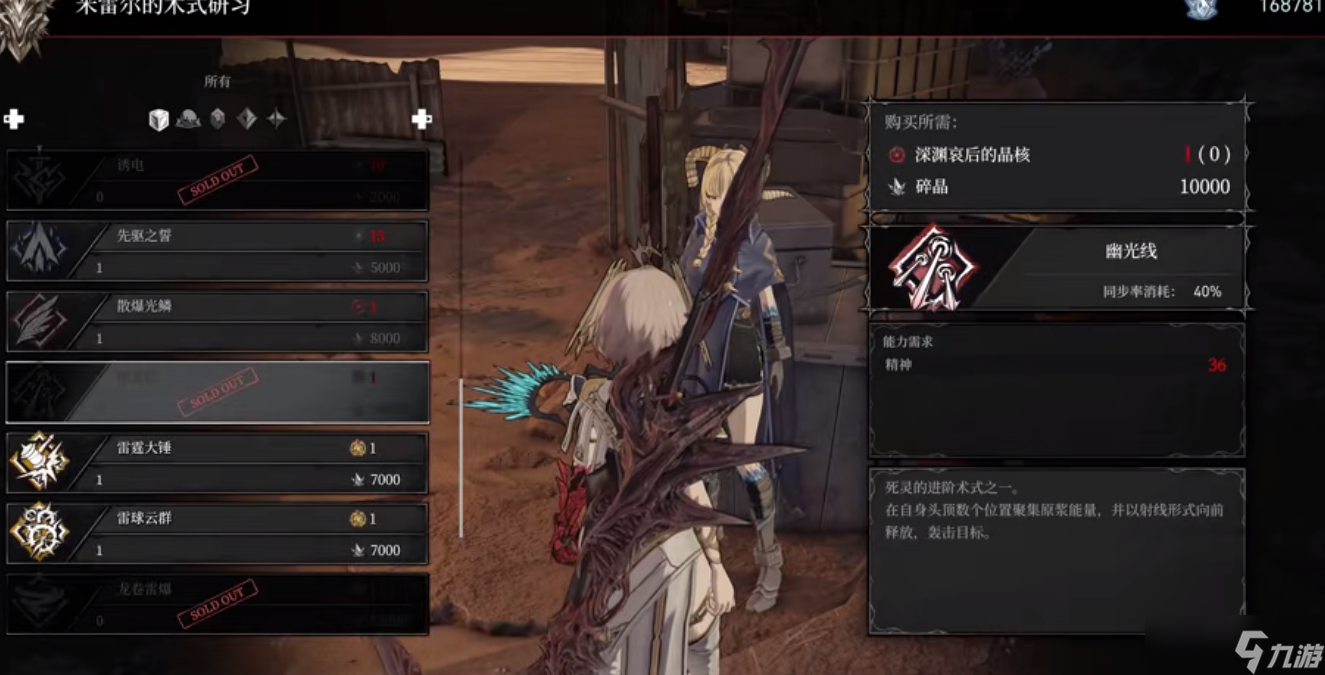This screenshot has width=1325, height=675.
Task: Open the hexagonal gem category filter
Action: click(x=217, y=120)
